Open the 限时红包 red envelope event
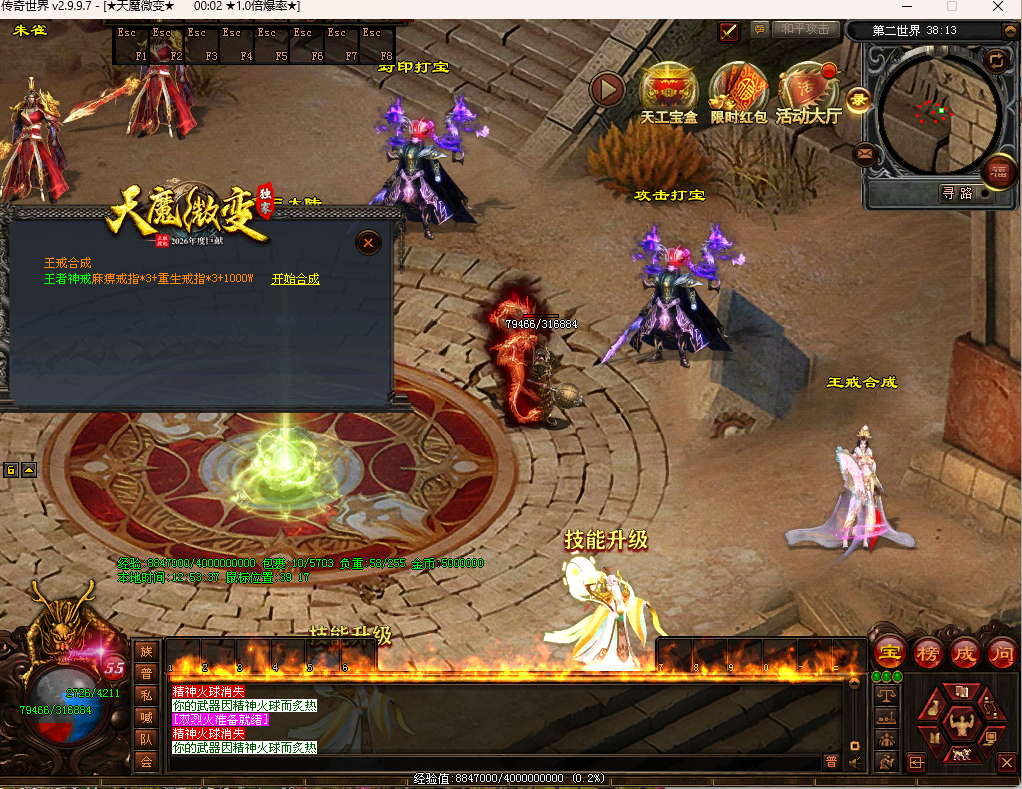The image size is (1022, 789). [738, 92]
